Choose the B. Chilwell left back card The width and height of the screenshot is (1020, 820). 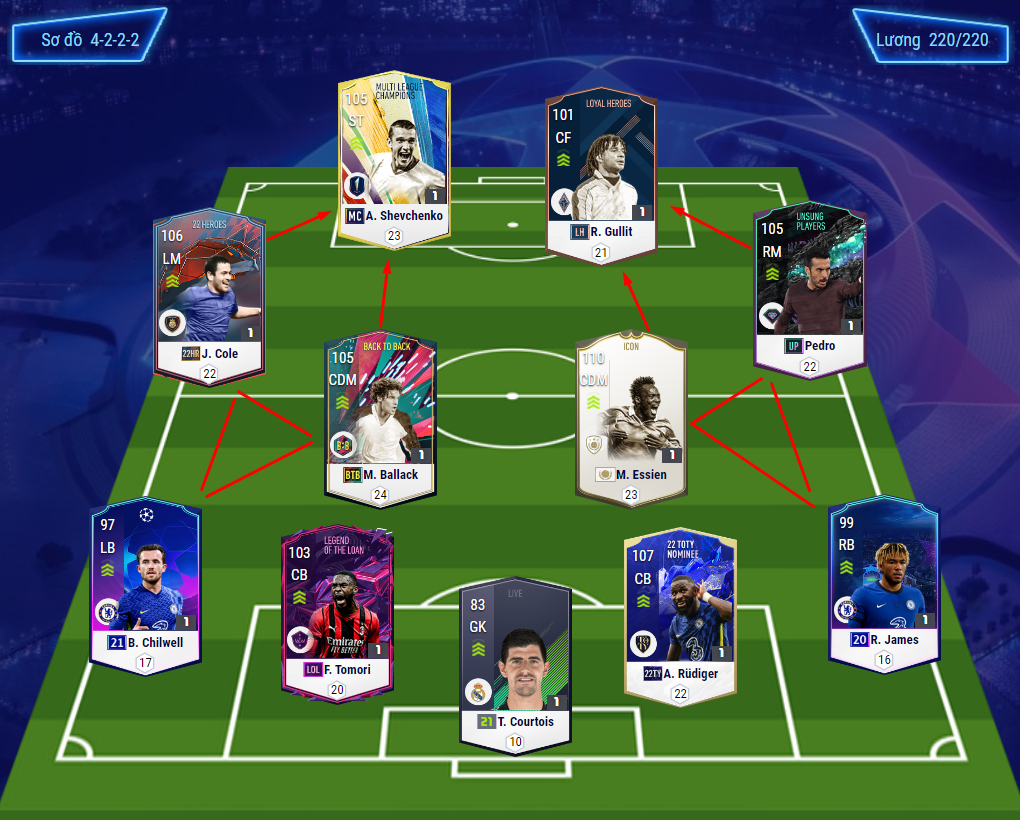point(146,580)
